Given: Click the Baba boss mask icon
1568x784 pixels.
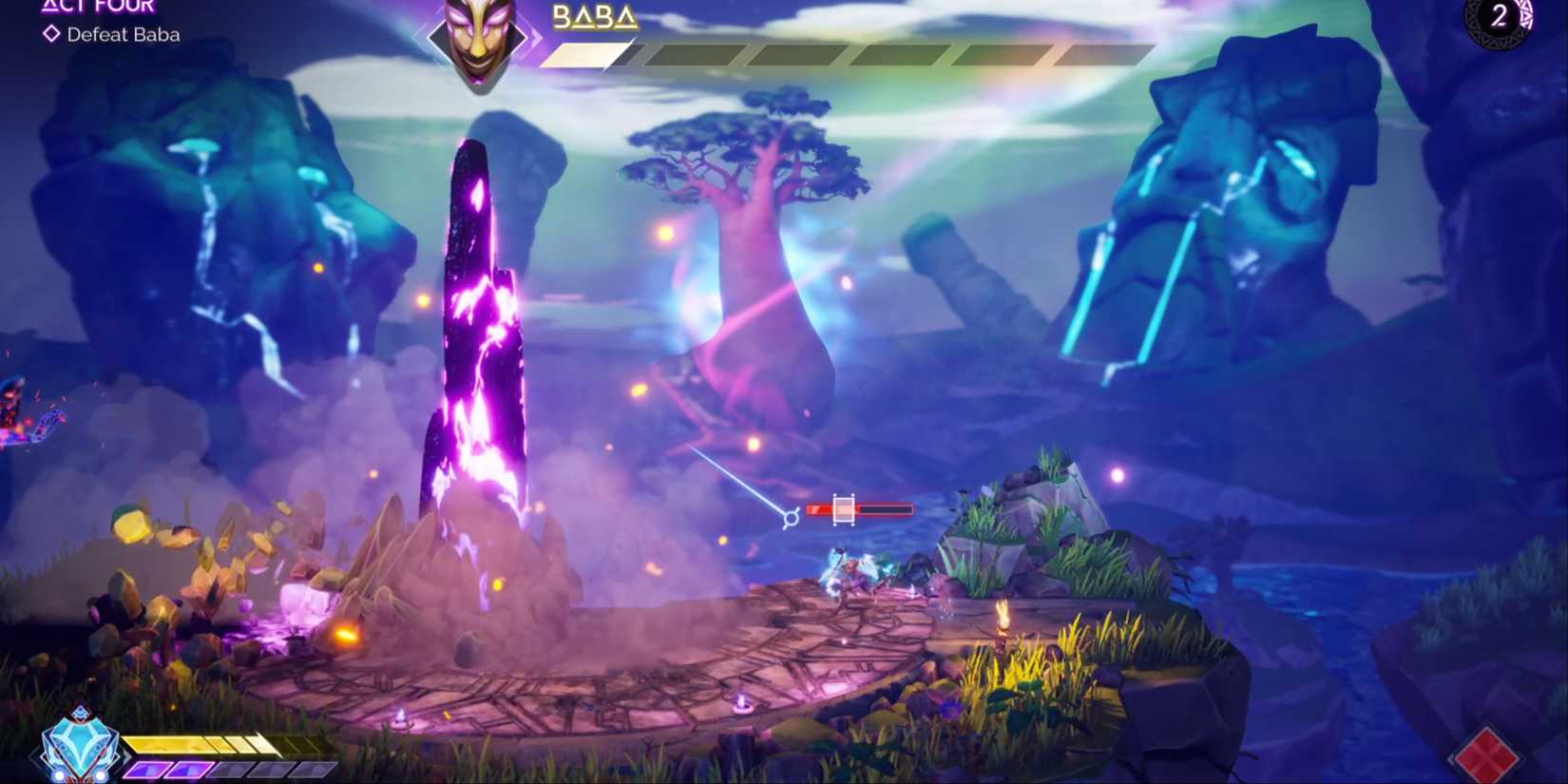Looking at the screenshot, I should tap(477, 43).
